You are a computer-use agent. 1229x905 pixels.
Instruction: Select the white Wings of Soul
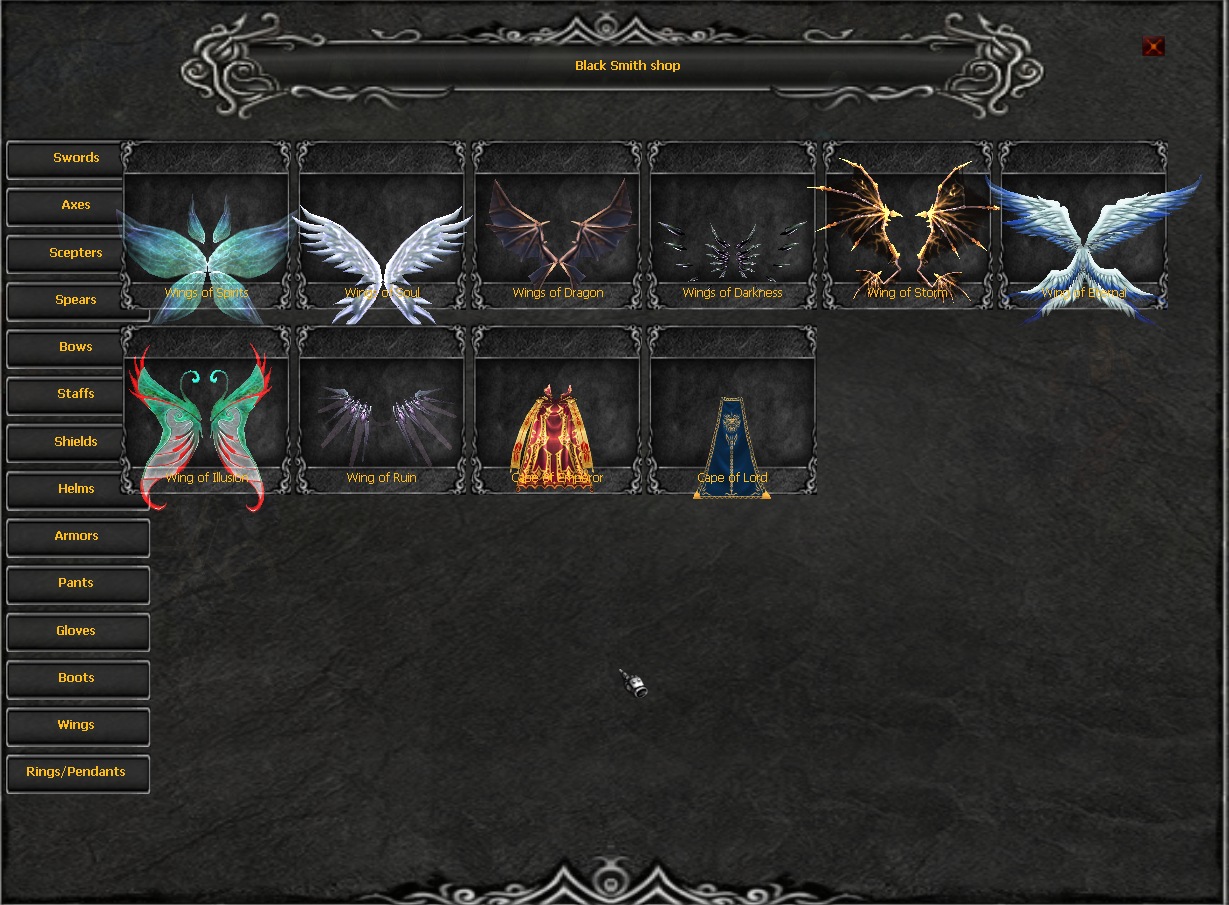382,240
